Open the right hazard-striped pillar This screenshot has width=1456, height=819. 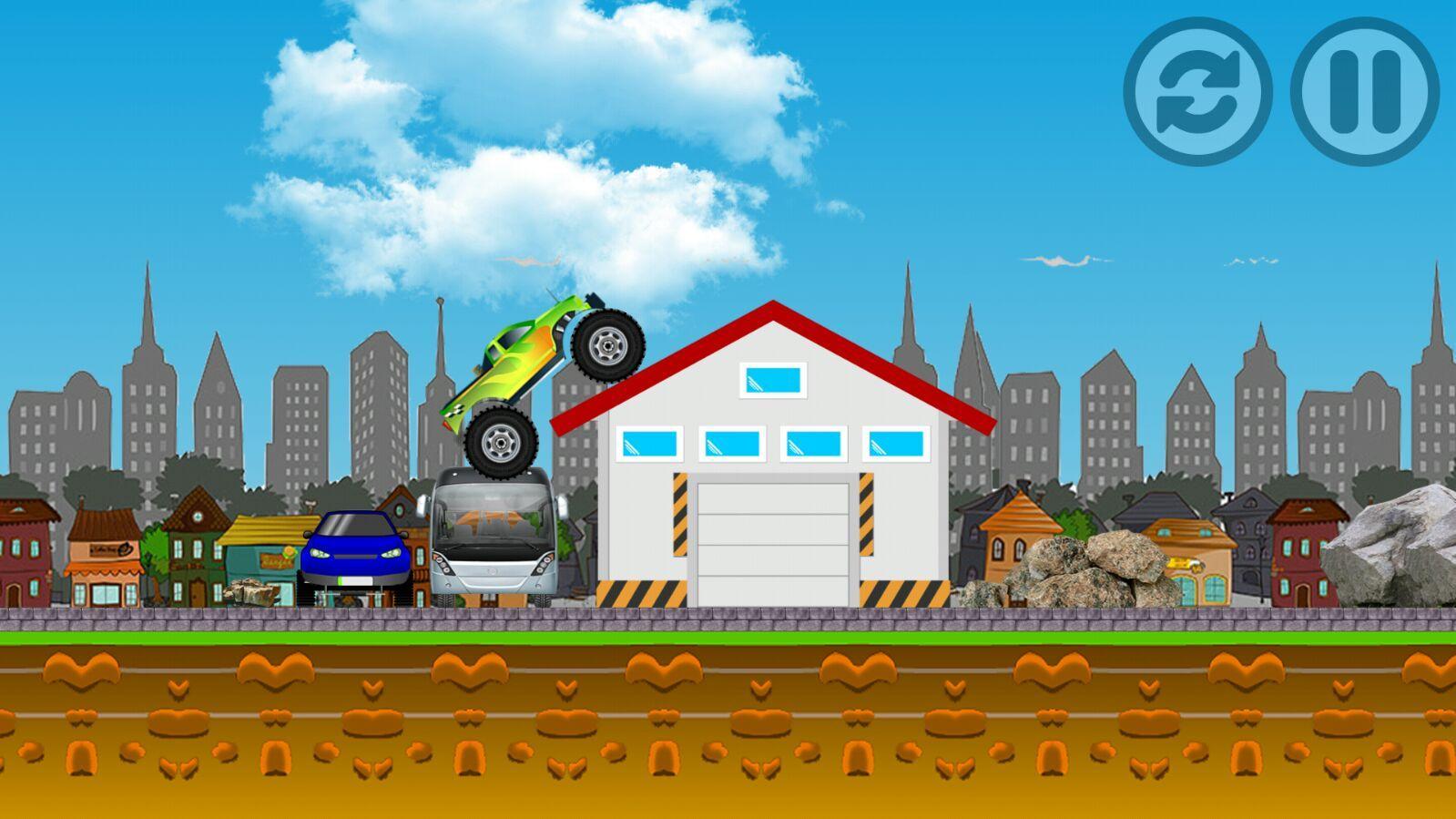[866, 515]
